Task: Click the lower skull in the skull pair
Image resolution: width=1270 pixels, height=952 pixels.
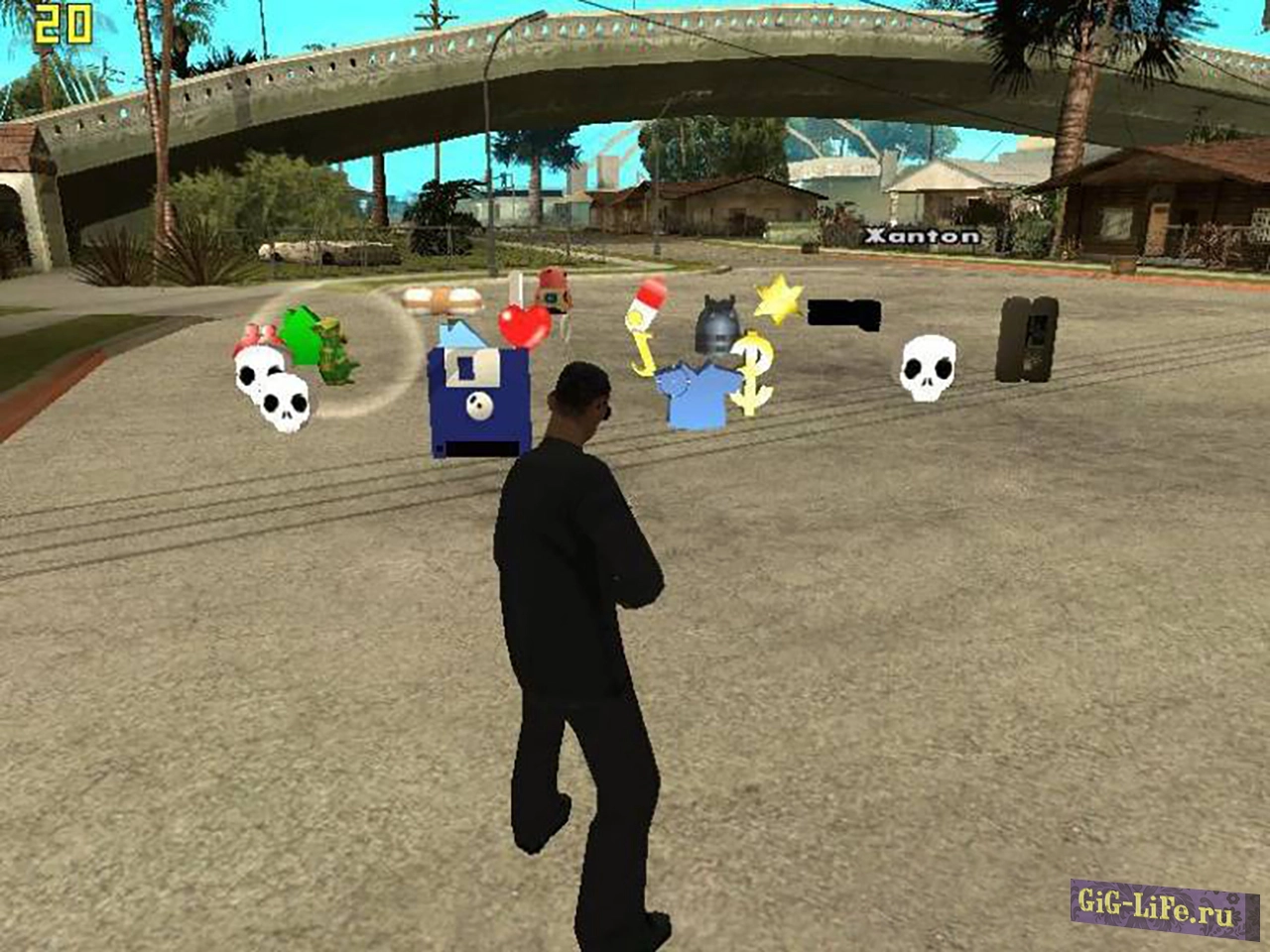Action: coord(285,402)
